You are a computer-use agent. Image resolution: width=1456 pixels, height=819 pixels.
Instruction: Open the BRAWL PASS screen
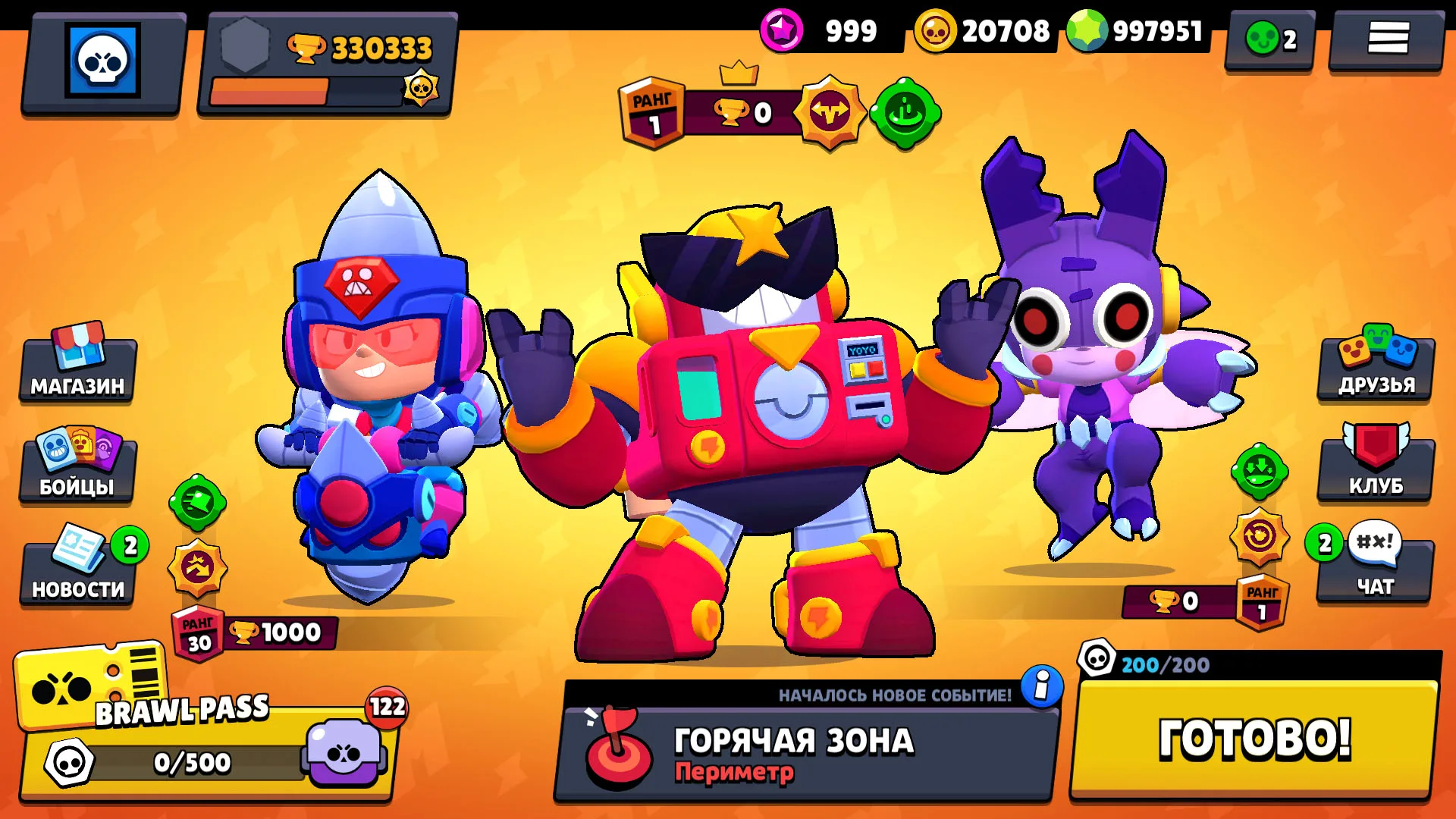182,728
